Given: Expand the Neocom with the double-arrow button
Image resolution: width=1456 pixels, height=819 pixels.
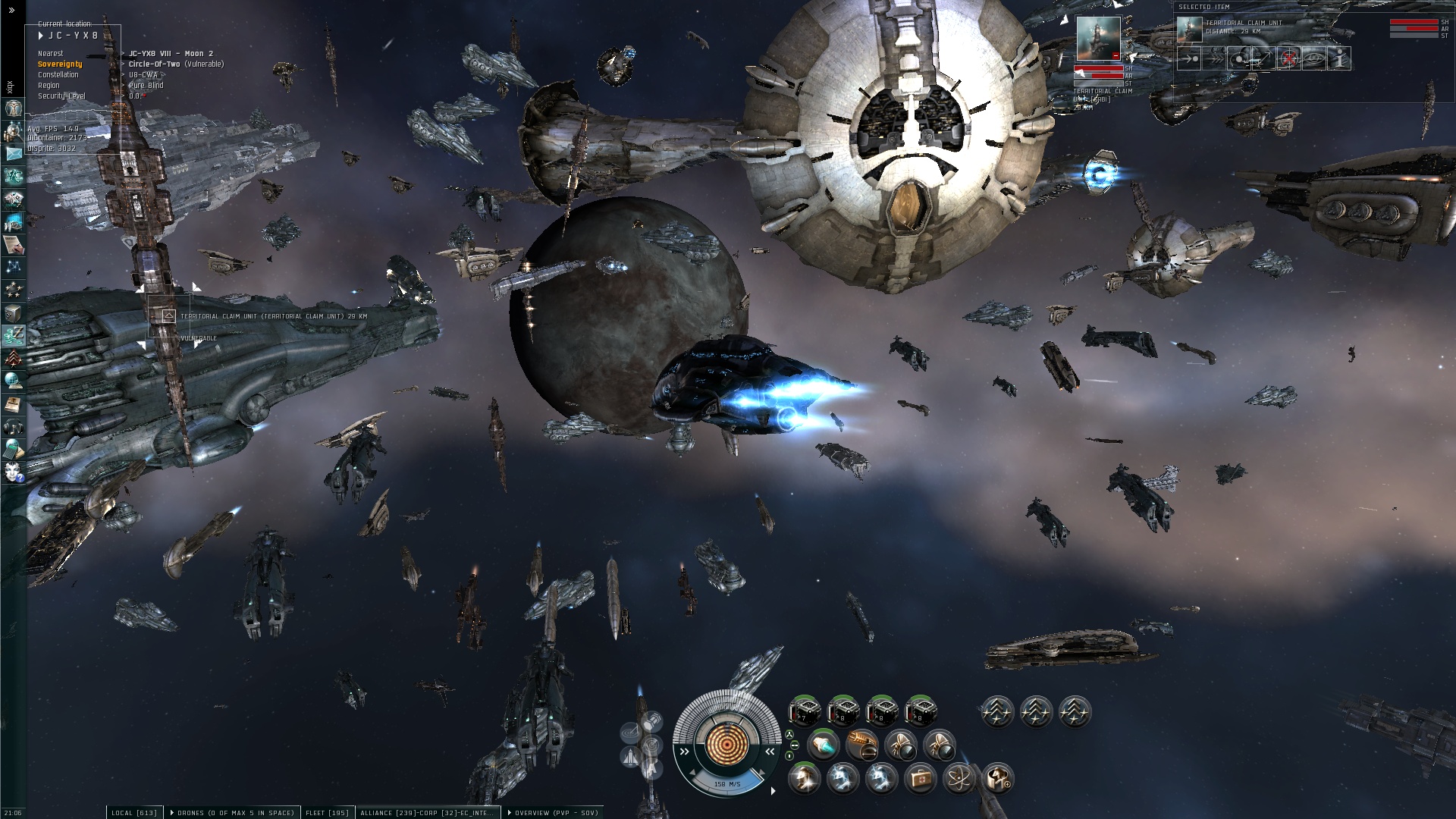Looking at the screenshot, I should click(11, 11).
